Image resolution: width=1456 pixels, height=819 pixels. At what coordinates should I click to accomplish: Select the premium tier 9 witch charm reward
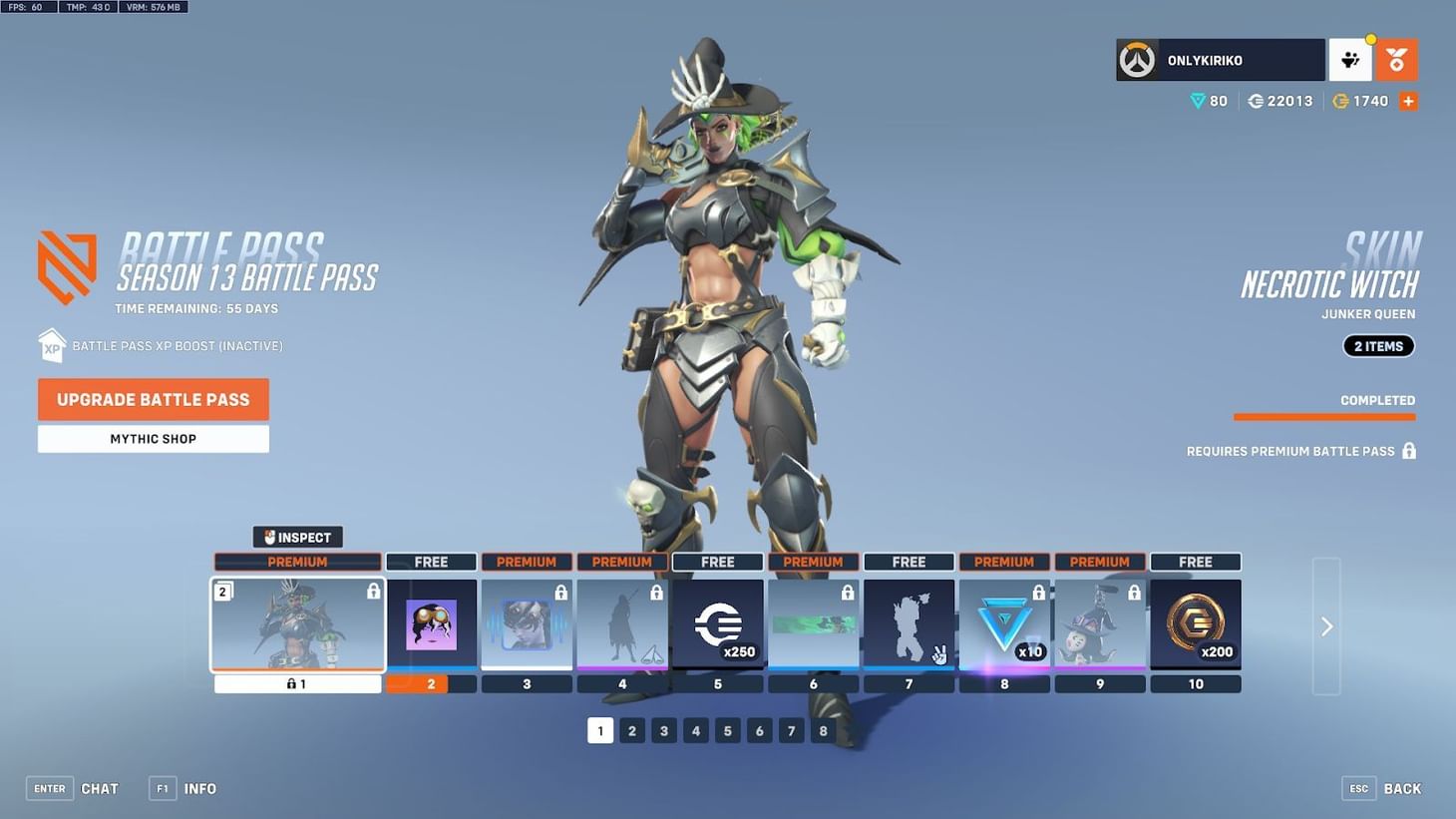[x=1100, y=625]
